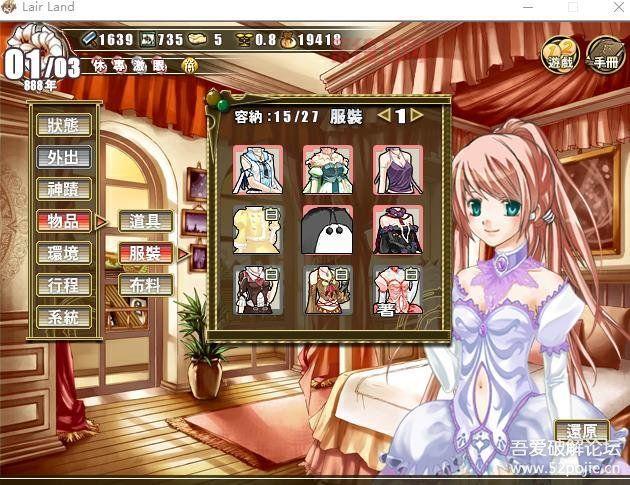The image size is (630, 485).
Task: Open the 神蹟 menu entry
Action: pos(64,188)
